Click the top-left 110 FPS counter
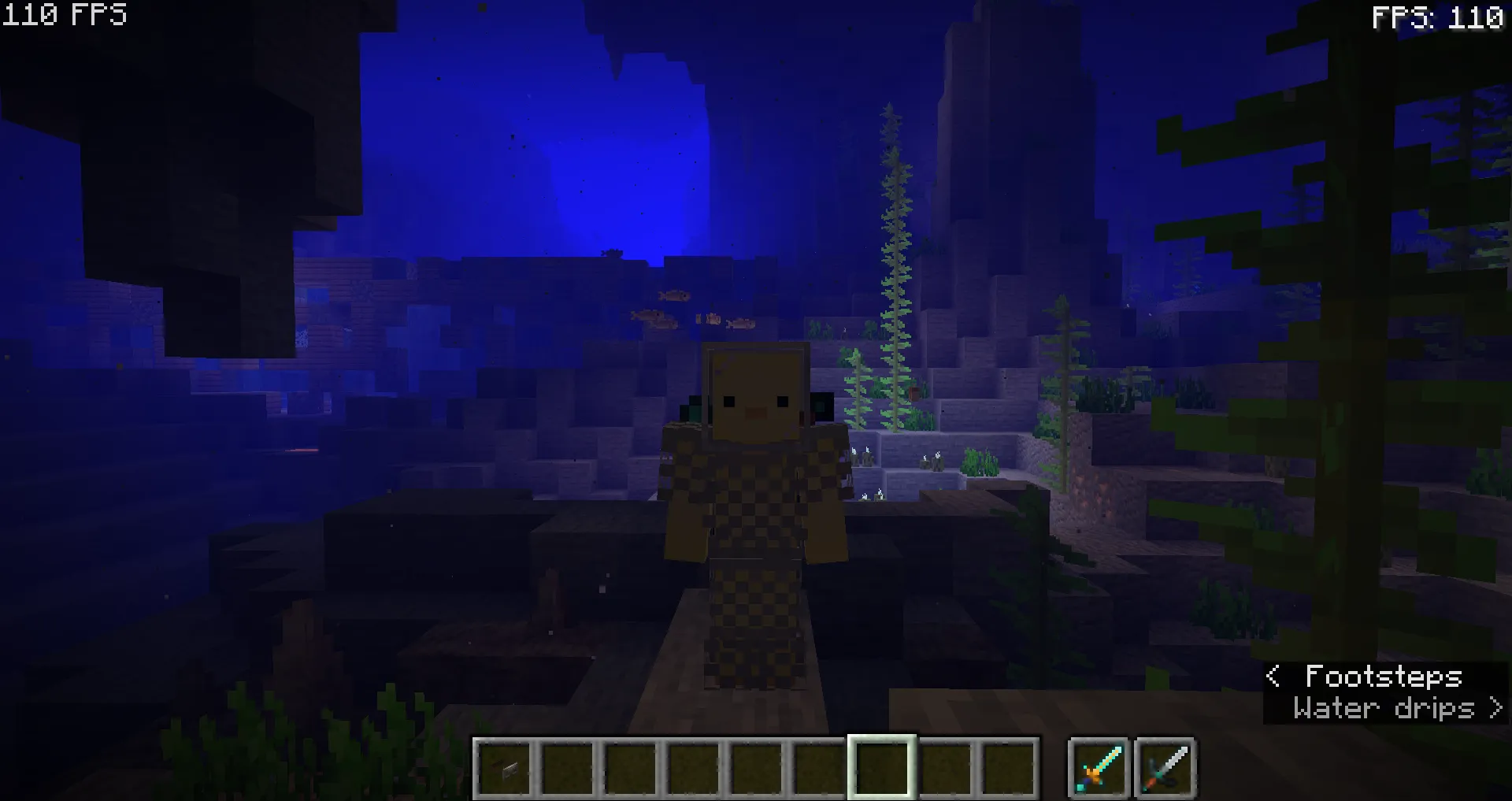Image resolution: width=1512 pixels, height=801 pixels. click(x=63, y=13)
